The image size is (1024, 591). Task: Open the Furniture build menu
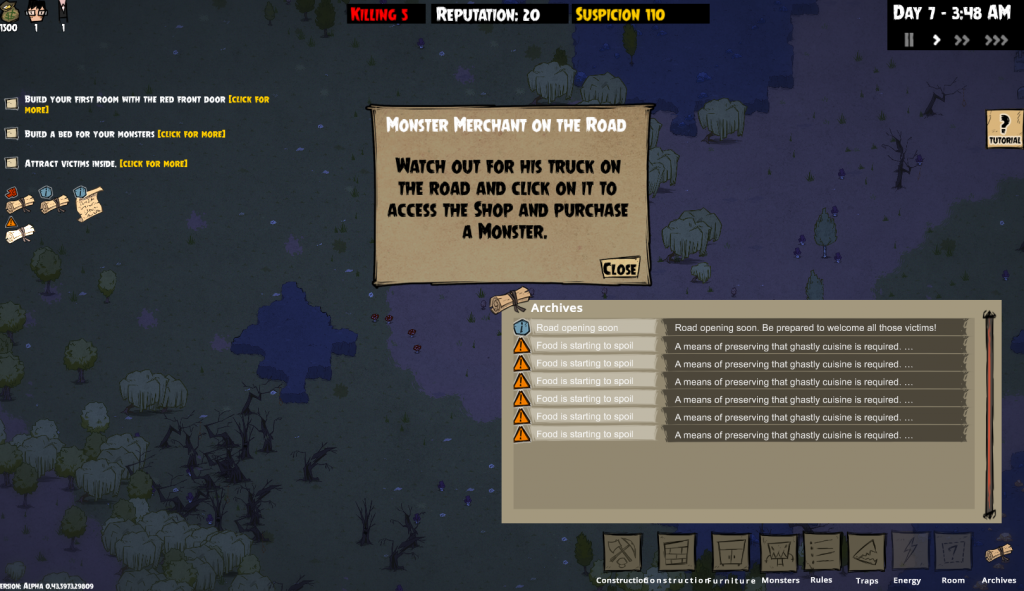pyautogui.click(x=730, y=553)
